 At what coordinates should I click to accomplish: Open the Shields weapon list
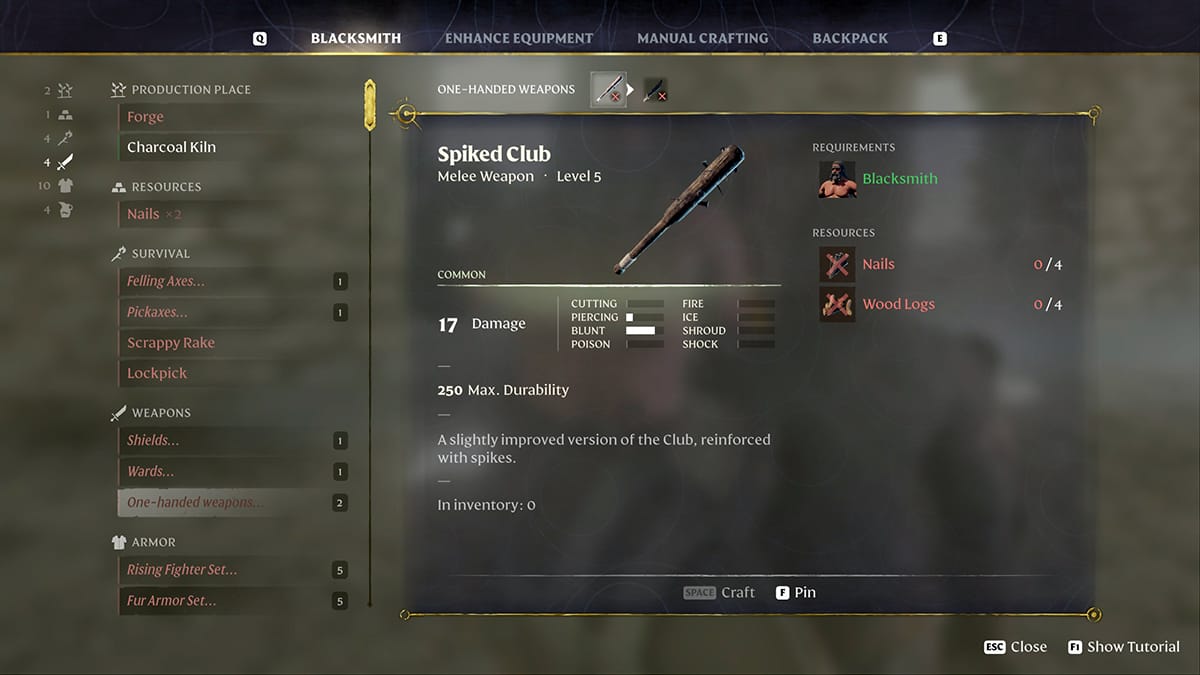(154, 441)
